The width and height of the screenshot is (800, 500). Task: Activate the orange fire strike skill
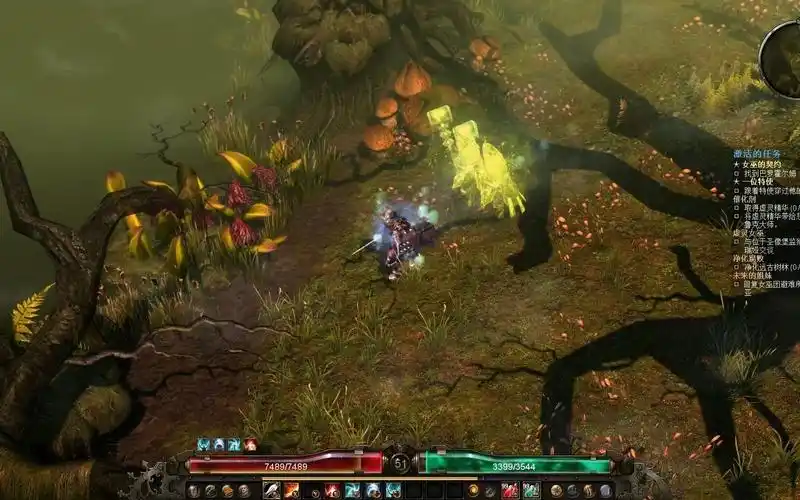coord(291,490)
